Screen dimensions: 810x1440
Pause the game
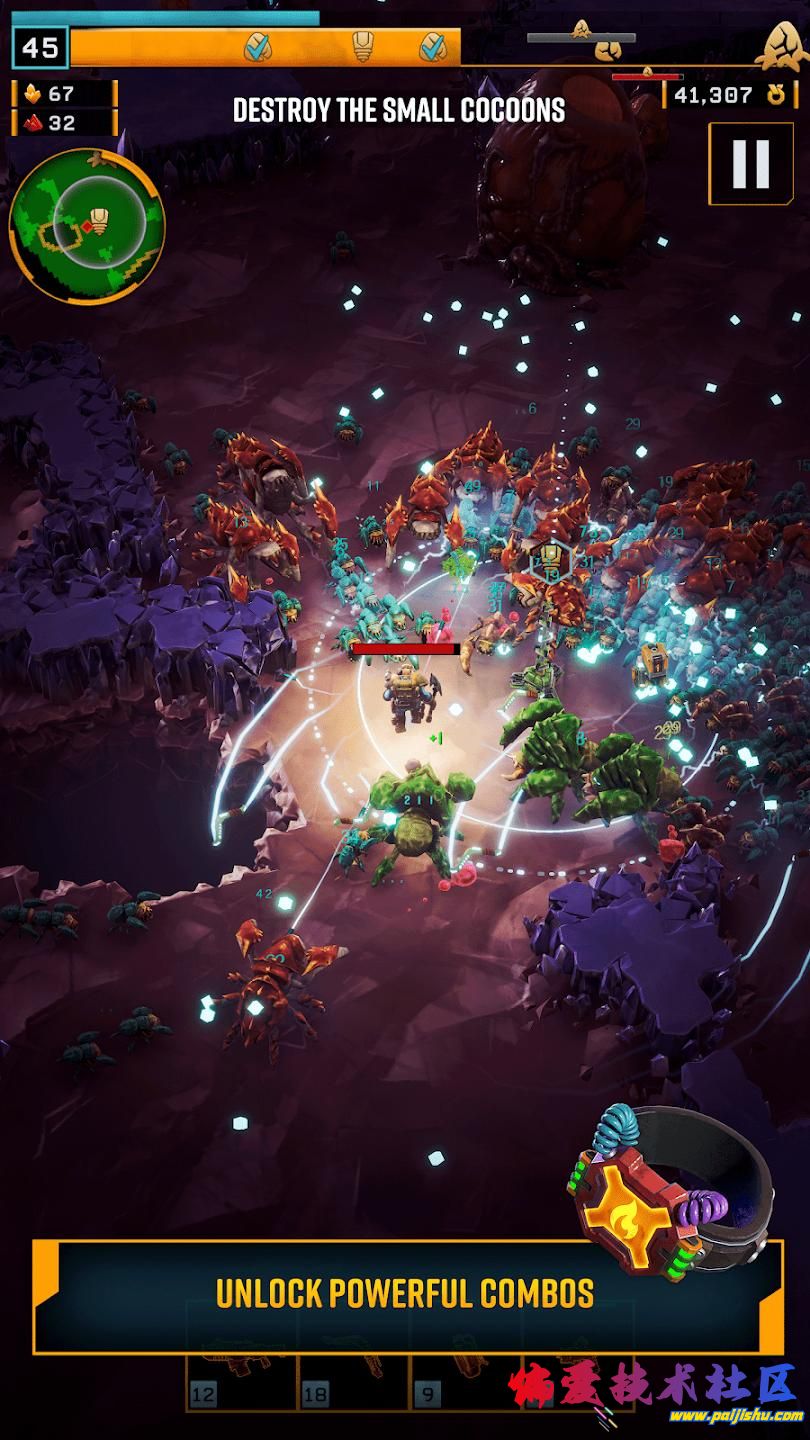749,164
